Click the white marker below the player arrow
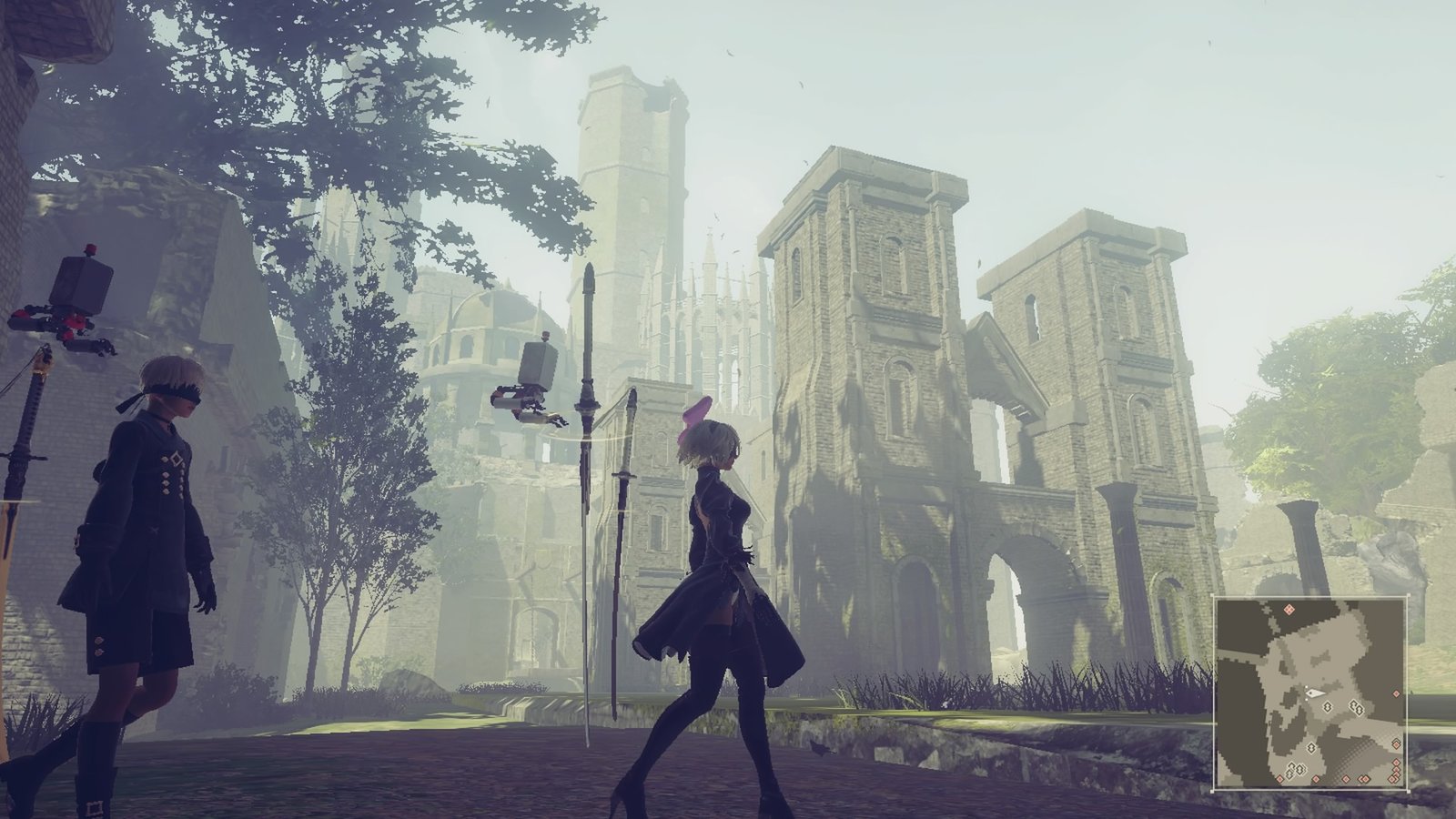The image size is (1456, 819). pos(1328,707)
